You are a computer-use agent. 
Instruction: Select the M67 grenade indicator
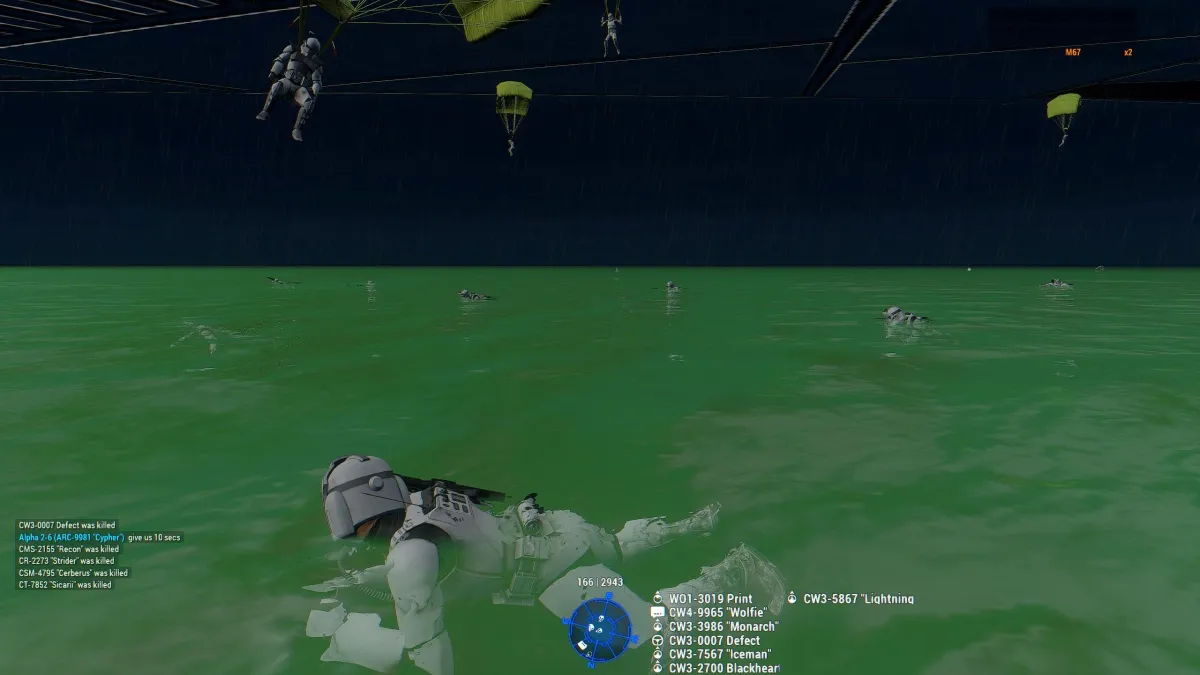[1073, 52]
